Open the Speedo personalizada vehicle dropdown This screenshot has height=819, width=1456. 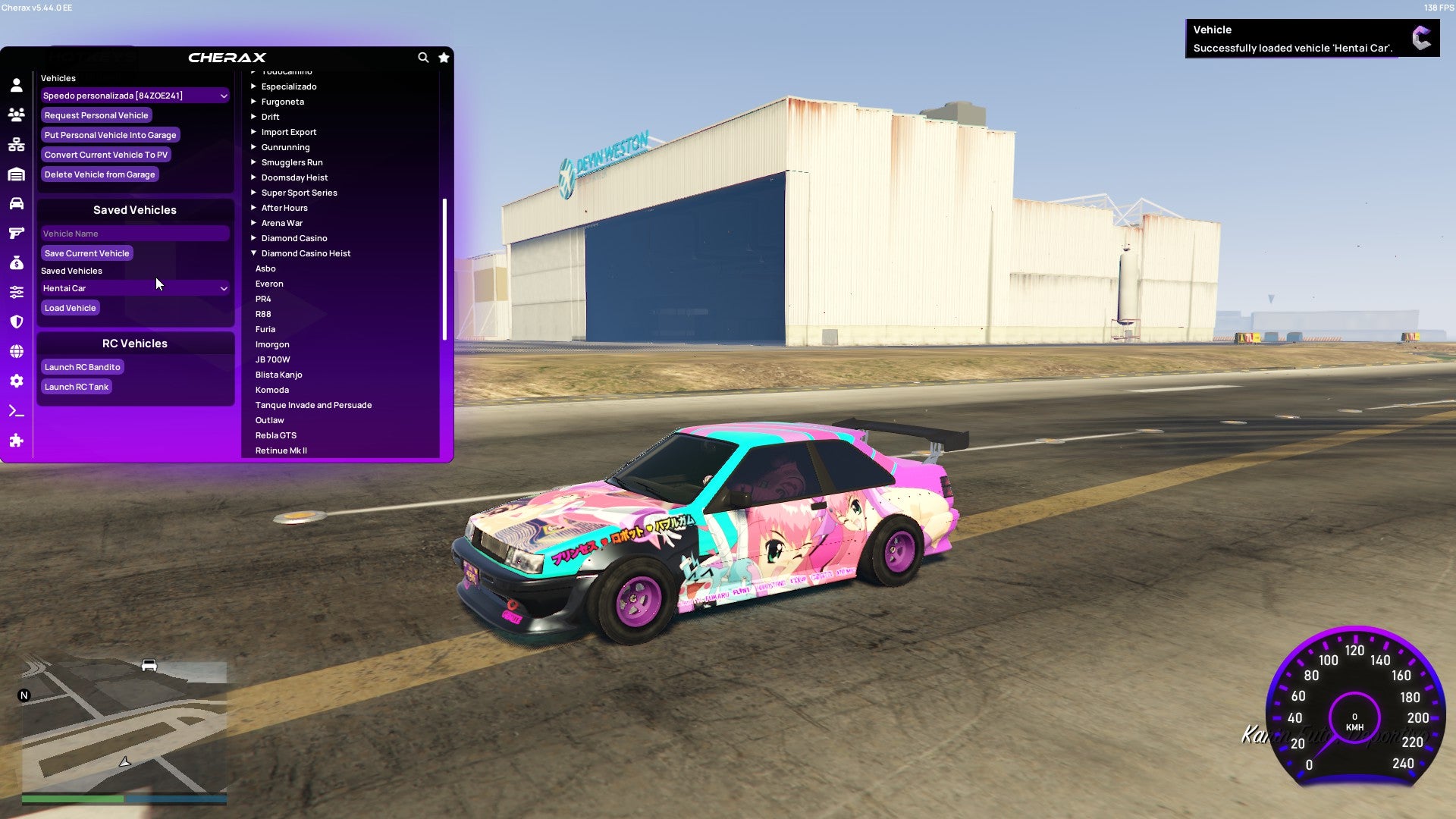(135, 96)
